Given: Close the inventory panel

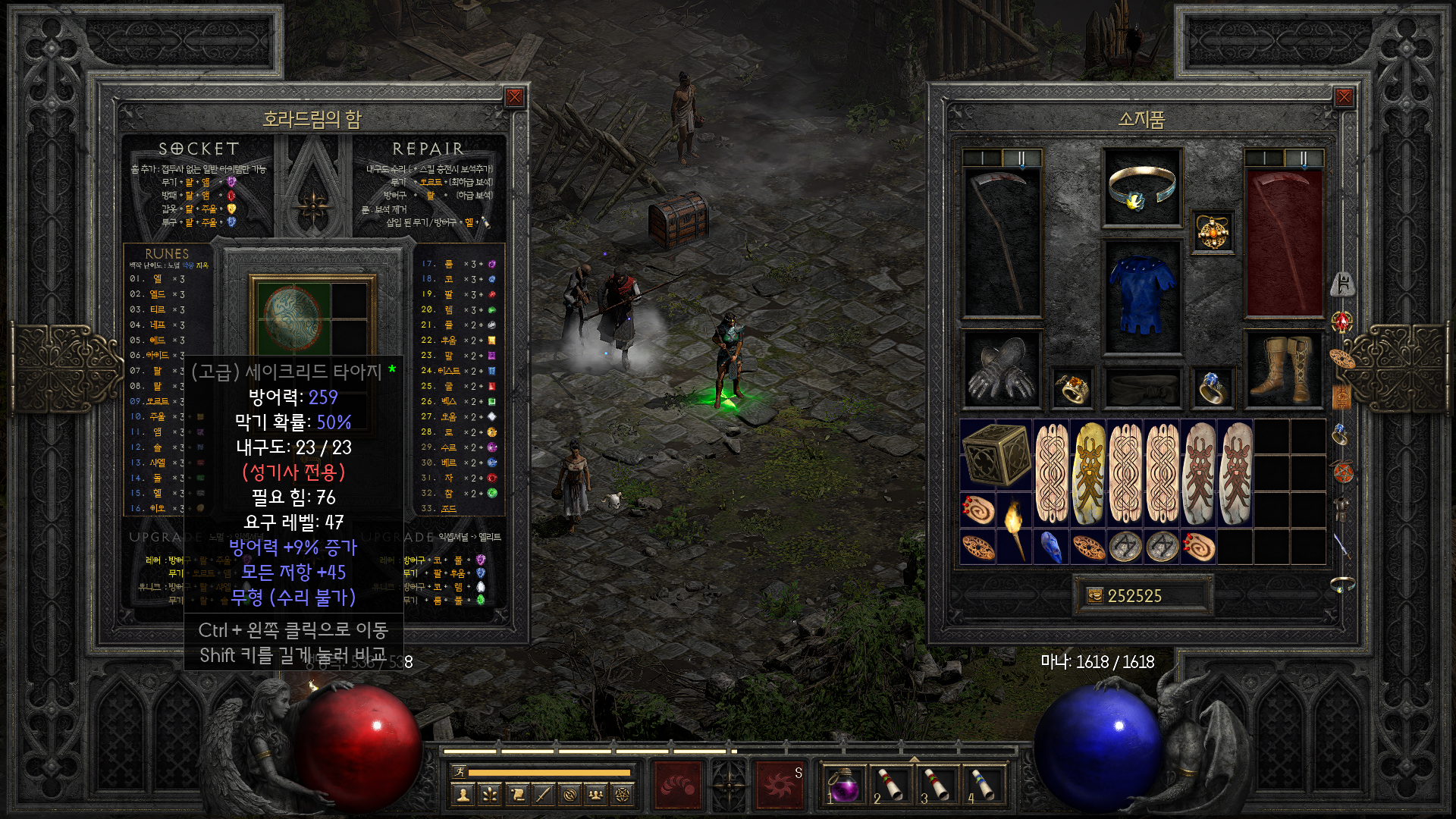Looking at the screenshot, I should 1344,97.
